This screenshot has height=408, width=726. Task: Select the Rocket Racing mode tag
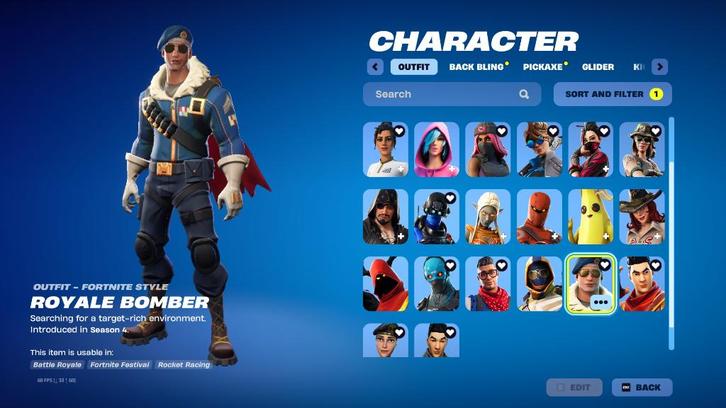click(x=184, y=365)
